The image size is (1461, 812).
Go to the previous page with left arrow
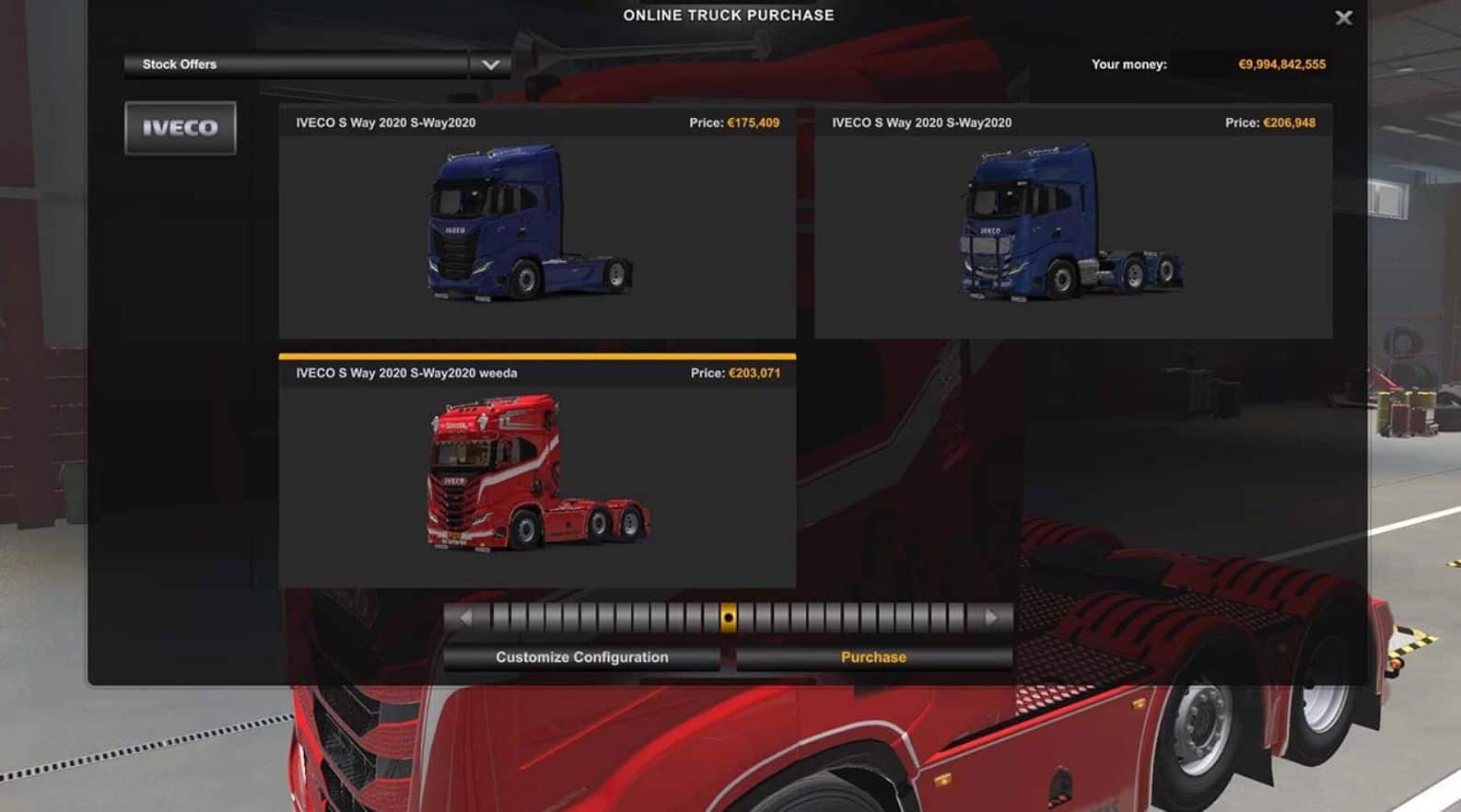(x=466, y=618)
